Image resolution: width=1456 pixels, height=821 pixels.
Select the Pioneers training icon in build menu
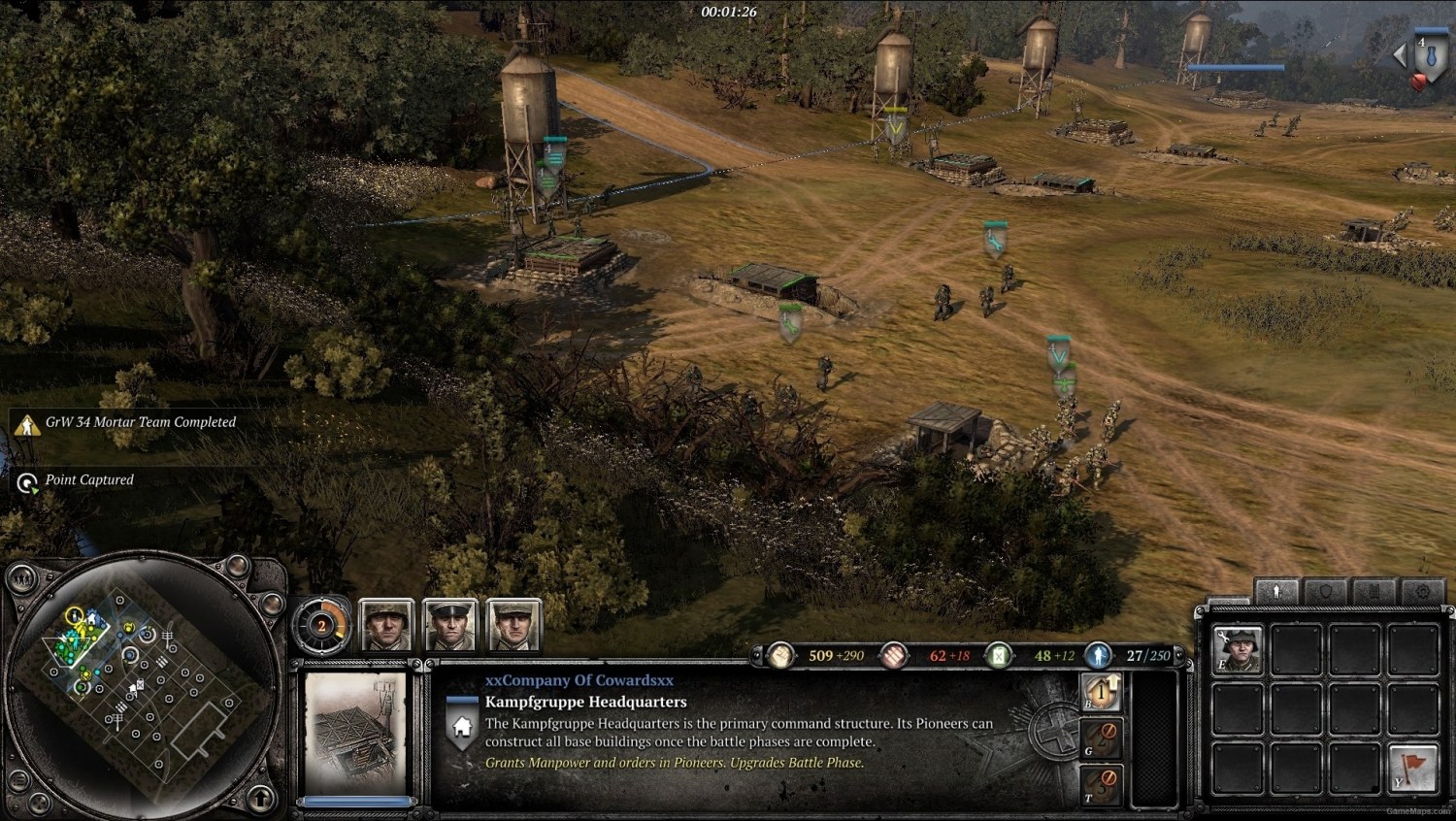[1237, 649]
